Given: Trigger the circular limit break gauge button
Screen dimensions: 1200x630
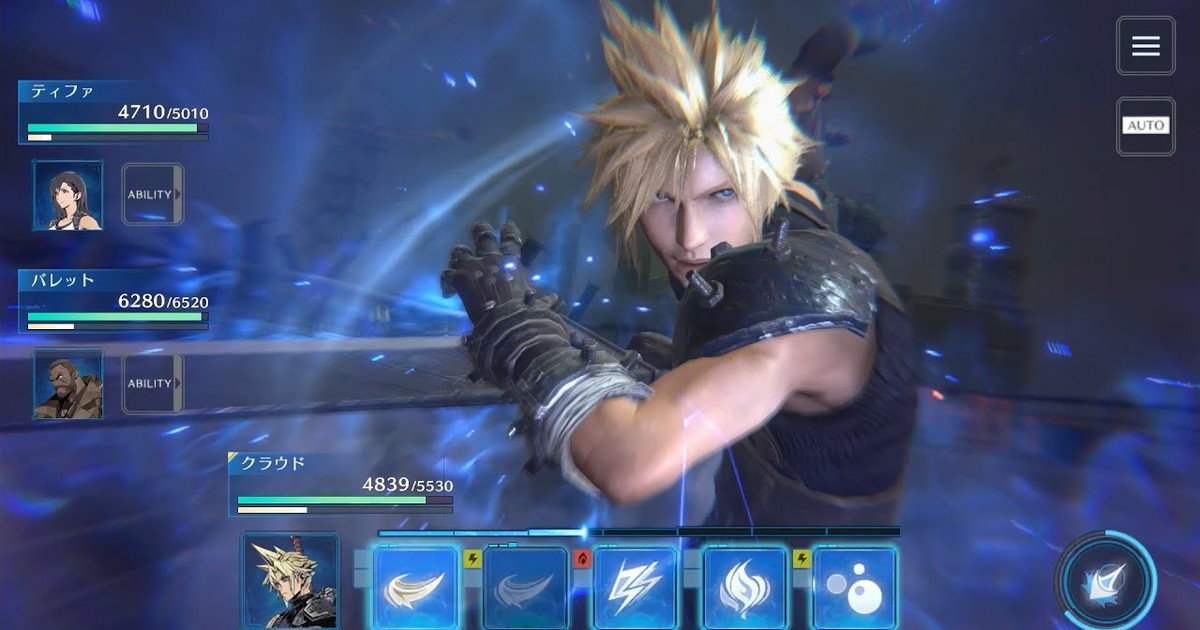Looking at the screenshot, I should [x=1106, y=580].
